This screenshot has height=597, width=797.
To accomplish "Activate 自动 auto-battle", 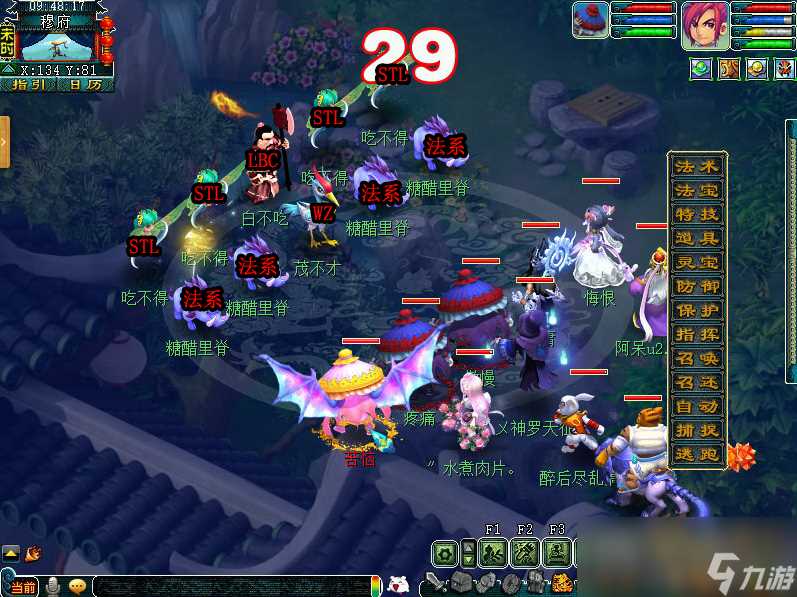I will (697, 406).
